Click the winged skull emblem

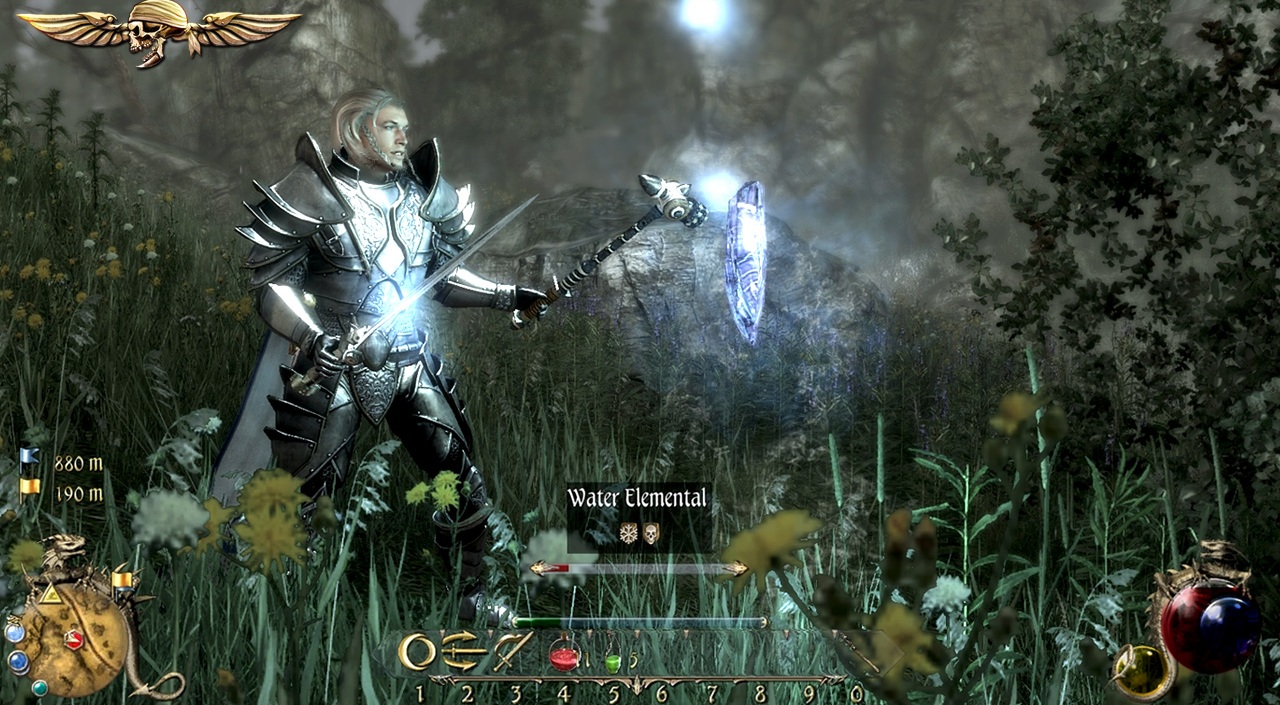tap(158, 30)
